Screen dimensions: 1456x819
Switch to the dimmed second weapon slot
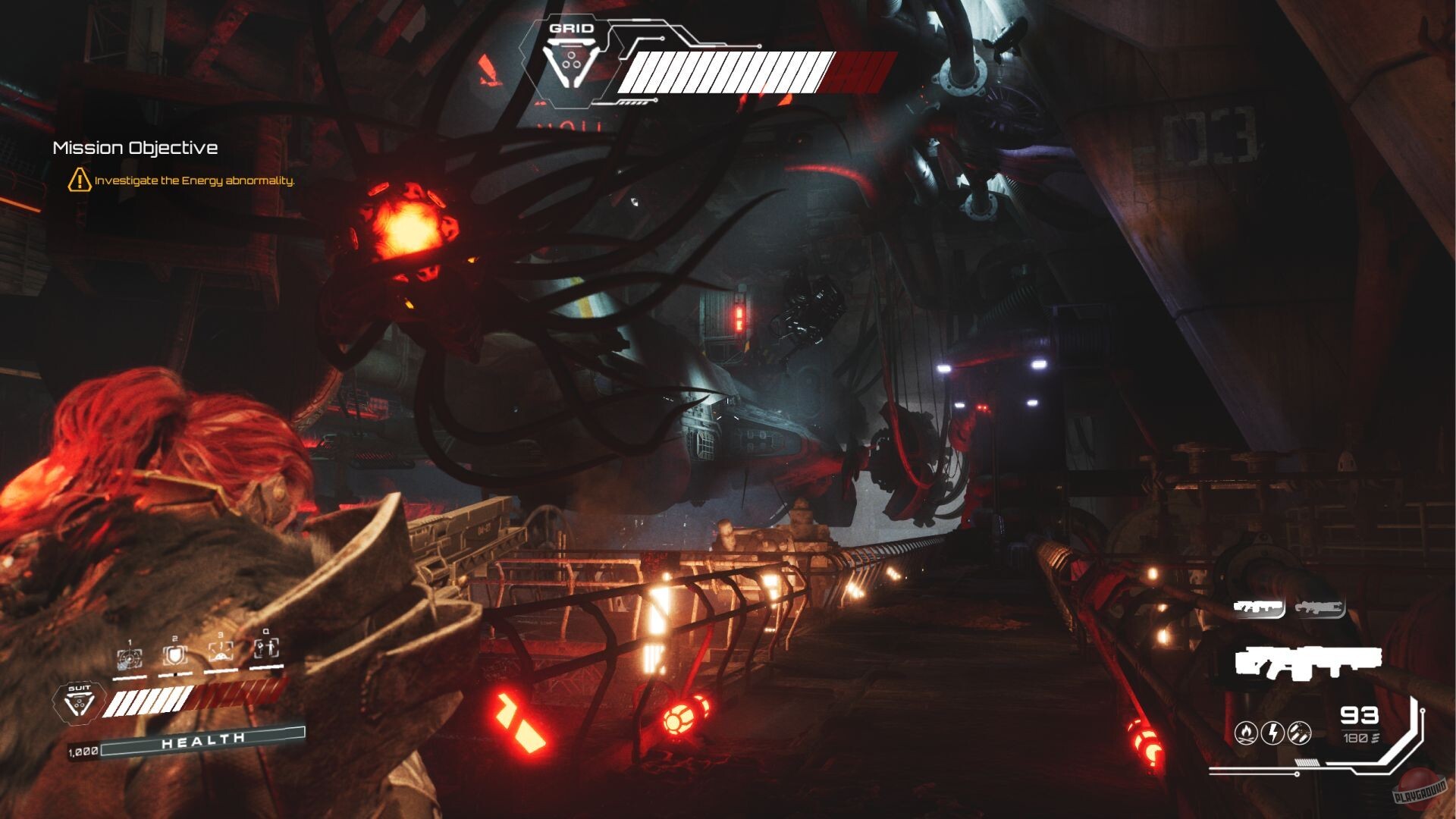(x=1319, y=607)
